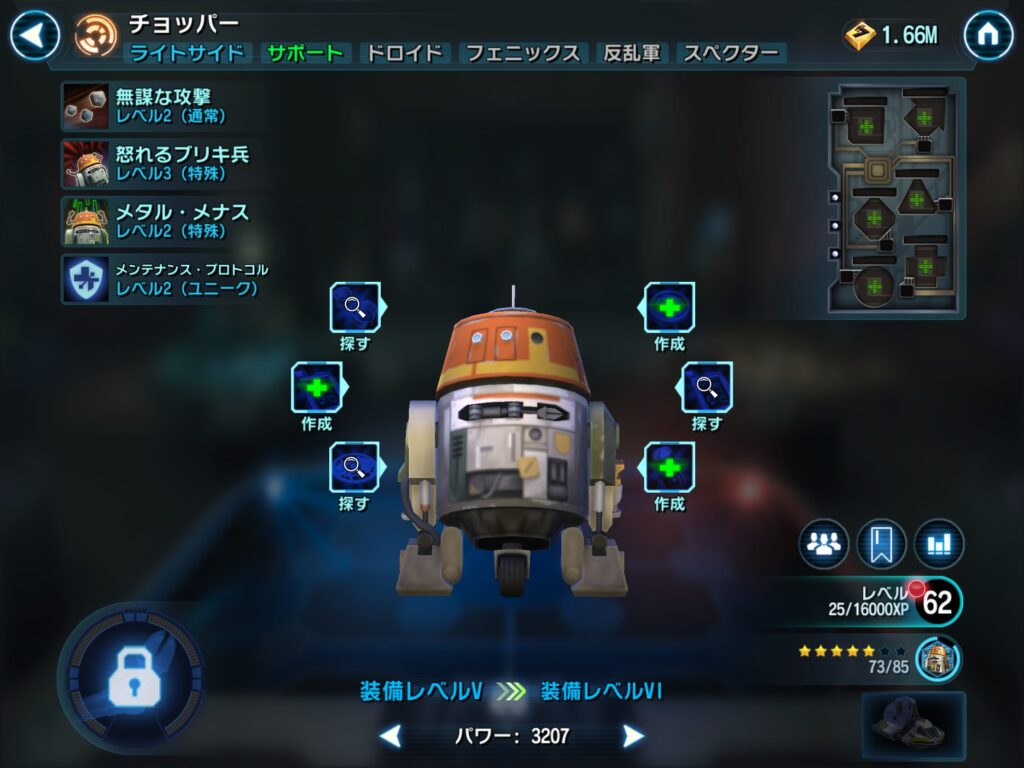This screenshot has width=1024, height=768.
Task: Tap the ドロイド tag
Action: (404, 54)
